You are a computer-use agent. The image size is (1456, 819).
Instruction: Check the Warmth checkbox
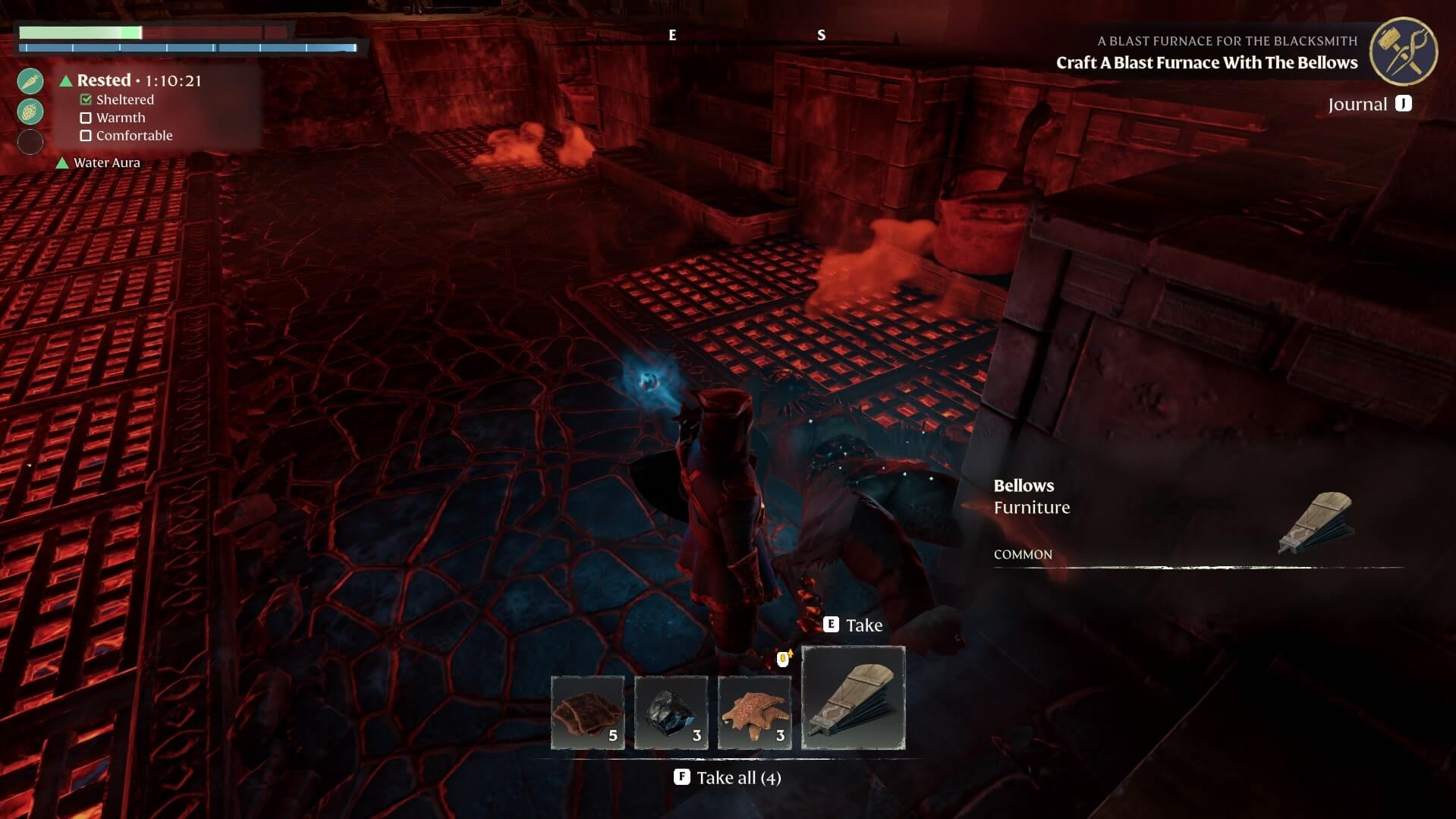pos(85,117)
